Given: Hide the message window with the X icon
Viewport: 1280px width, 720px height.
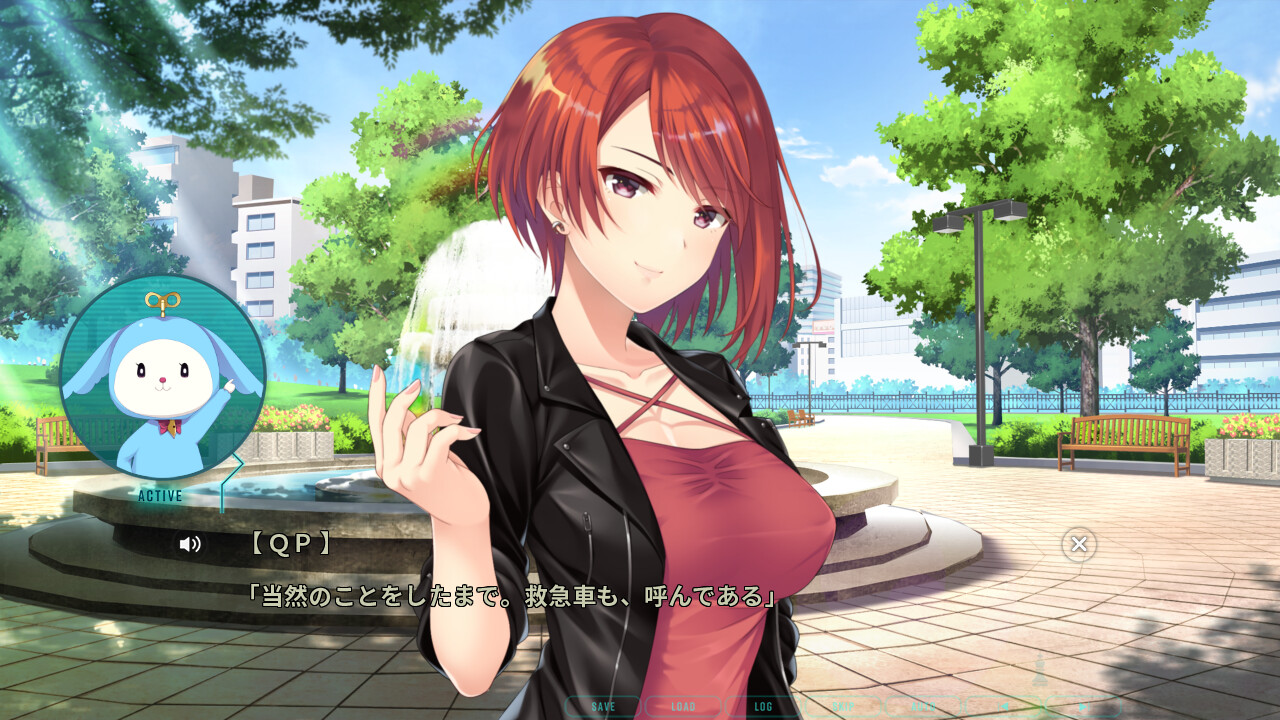Looking at the screenshot, I should [x=1078, y=545].
